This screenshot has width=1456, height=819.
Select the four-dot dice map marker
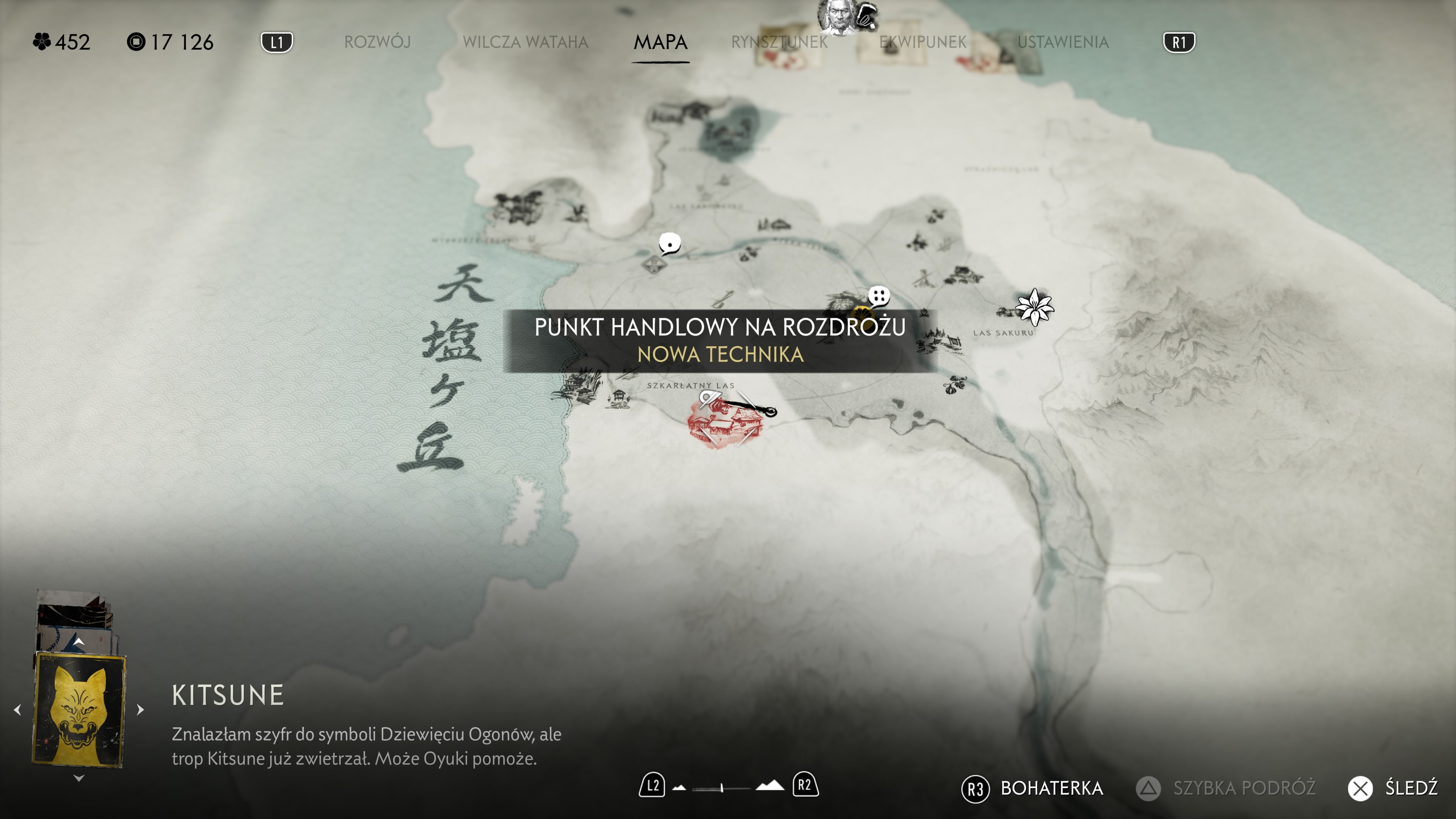point(879,296)
